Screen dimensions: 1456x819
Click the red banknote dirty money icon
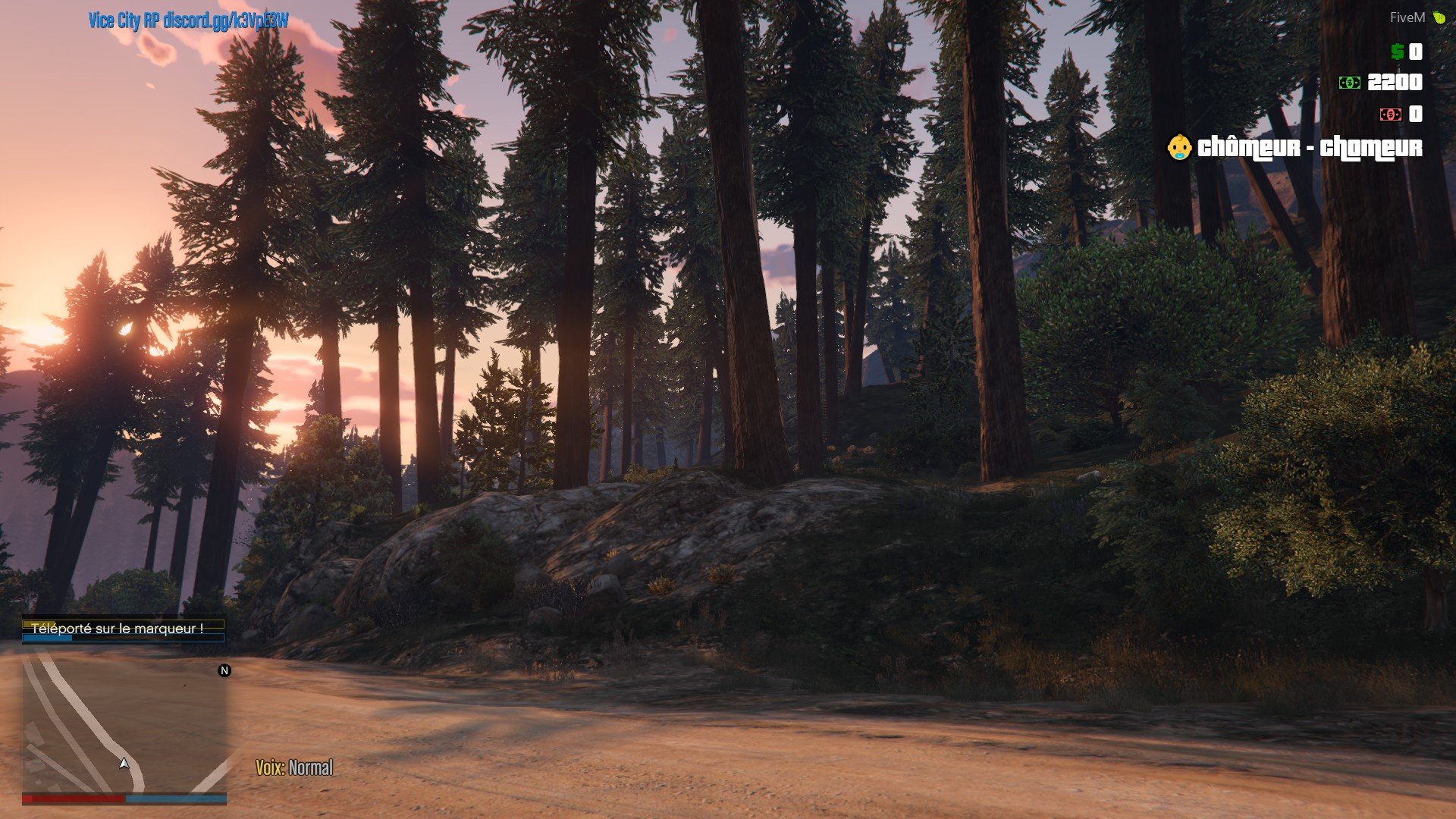pyautogui.click(x=1390, y=115)
